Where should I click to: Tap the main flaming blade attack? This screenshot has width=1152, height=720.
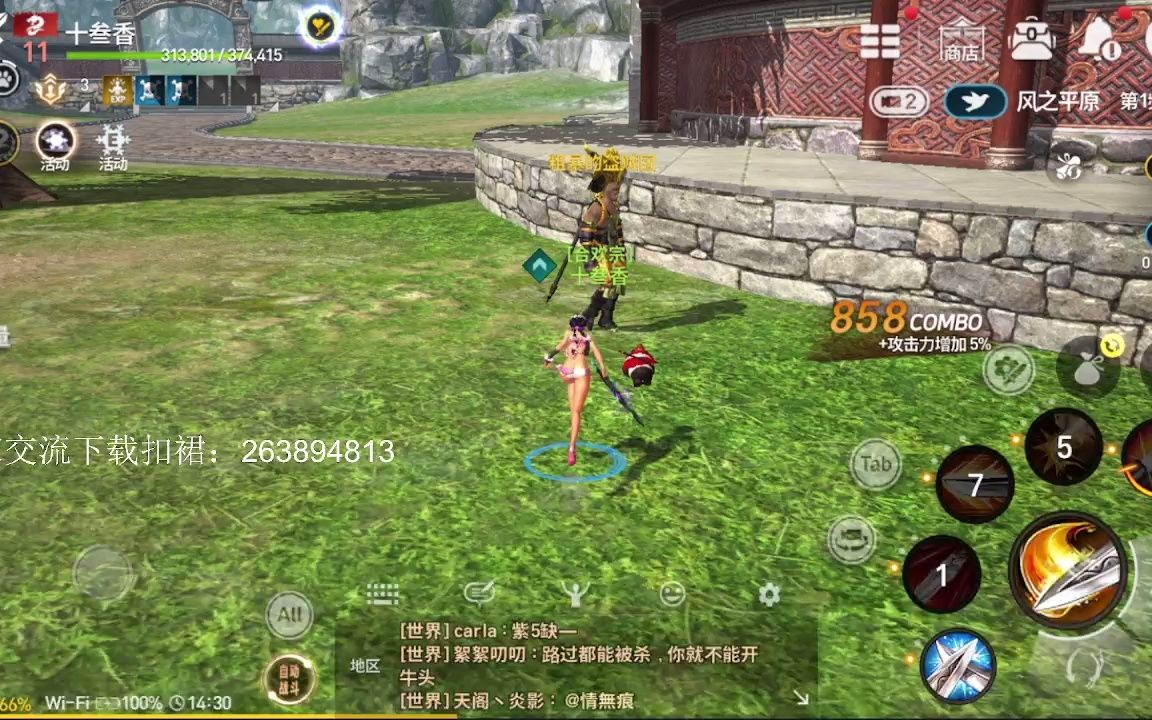(1068, 570)
